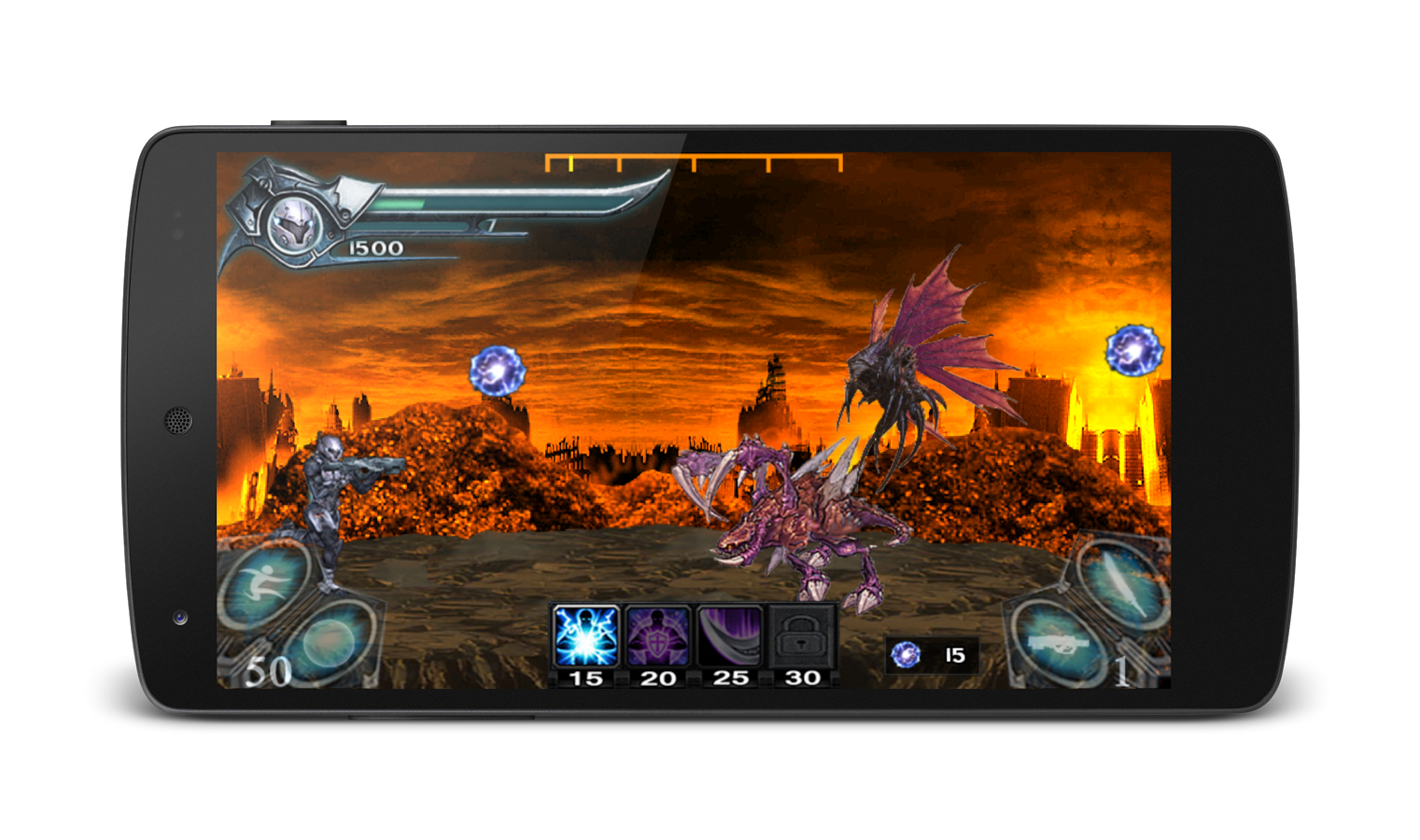Trigger the purple slash skill

[730, 637]
